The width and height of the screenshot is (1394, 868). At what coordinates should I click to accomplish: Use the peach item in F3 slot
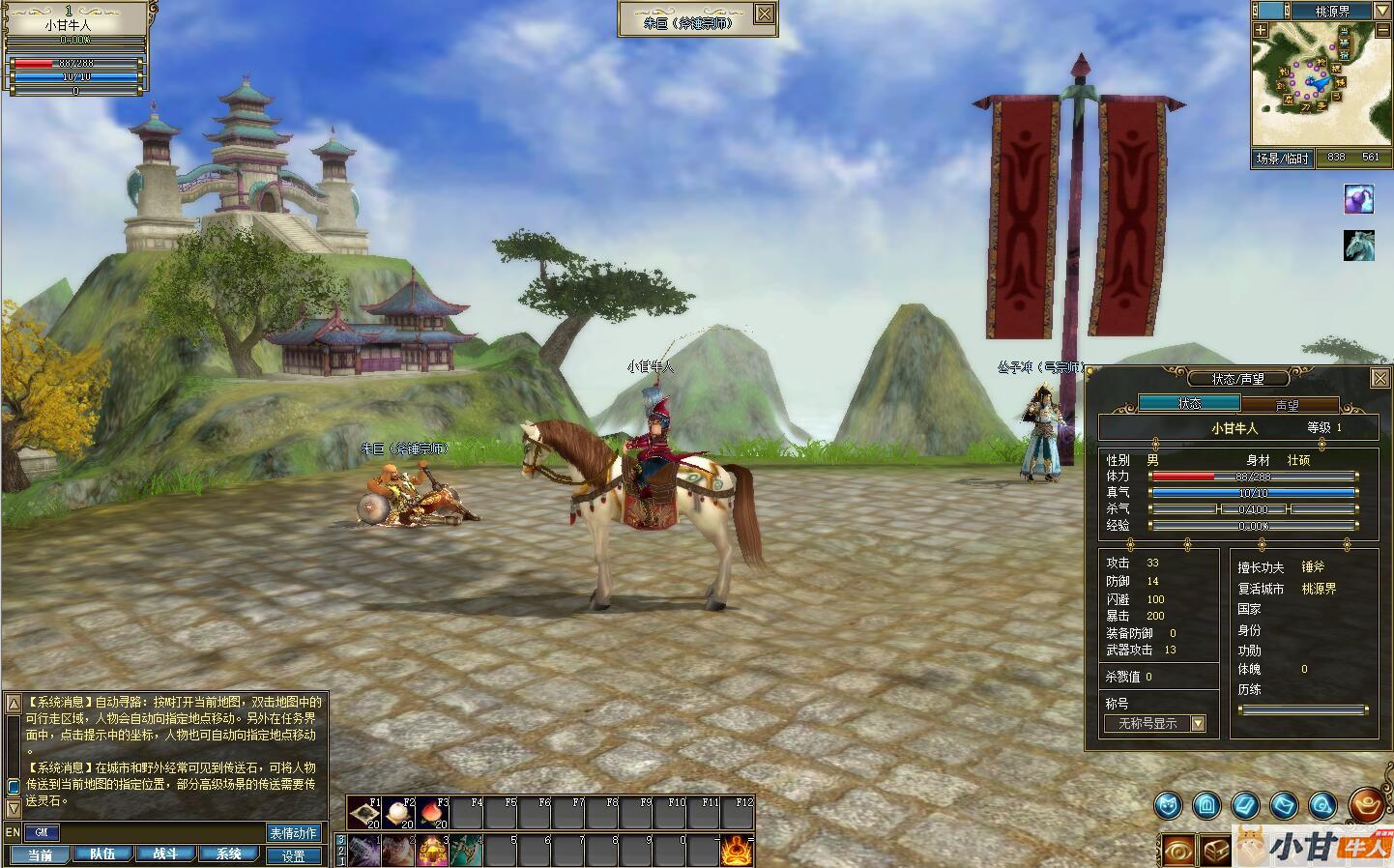[435, 814]
